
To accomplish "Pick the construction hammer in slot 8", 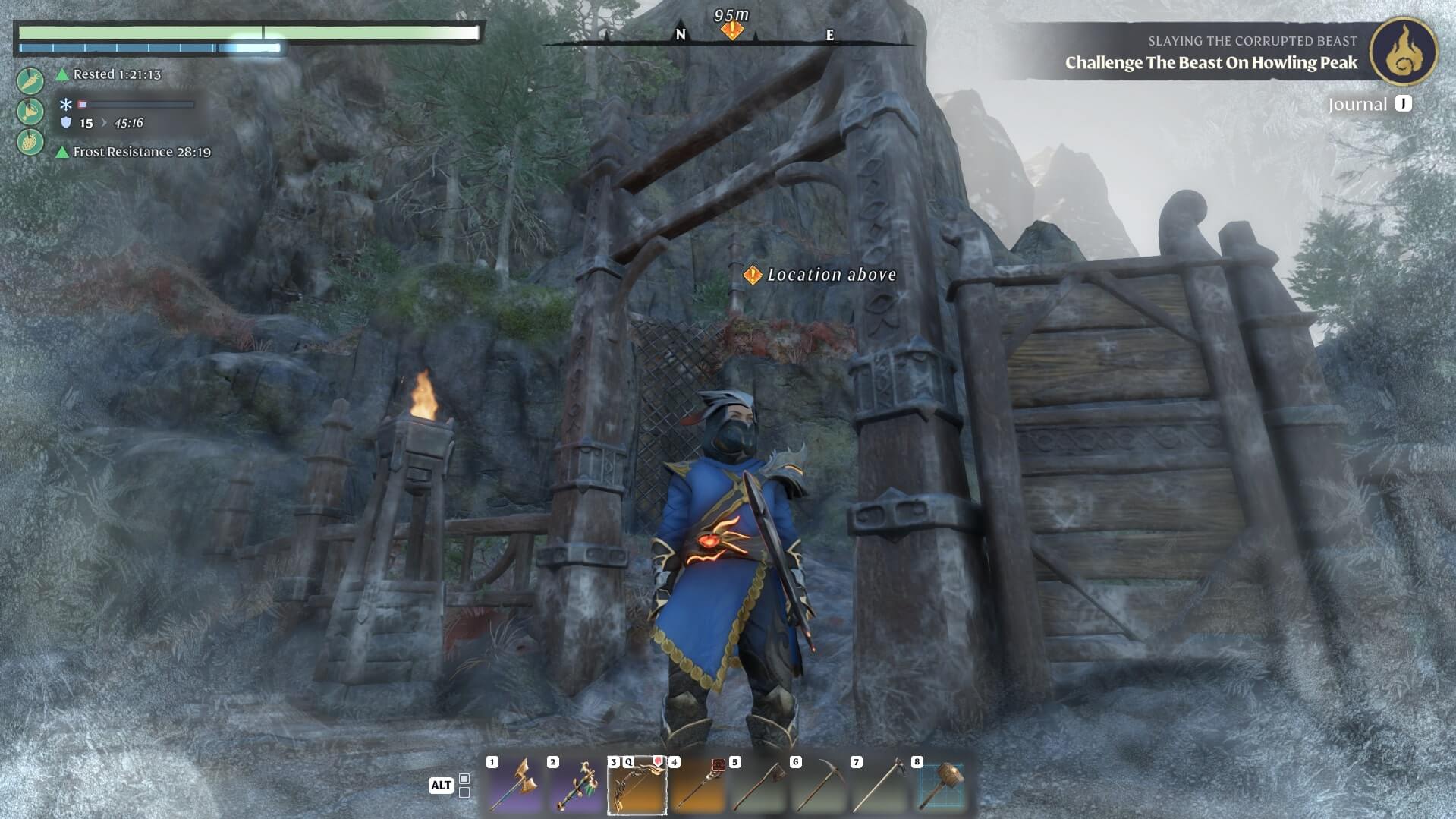I will coord(940,786).
